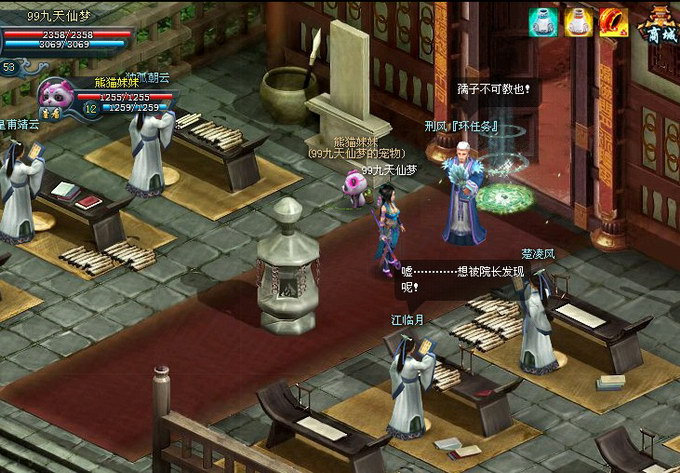The image size is (680, 473).
Task: Select the teal-glow white jar icon
Action: 544,22
